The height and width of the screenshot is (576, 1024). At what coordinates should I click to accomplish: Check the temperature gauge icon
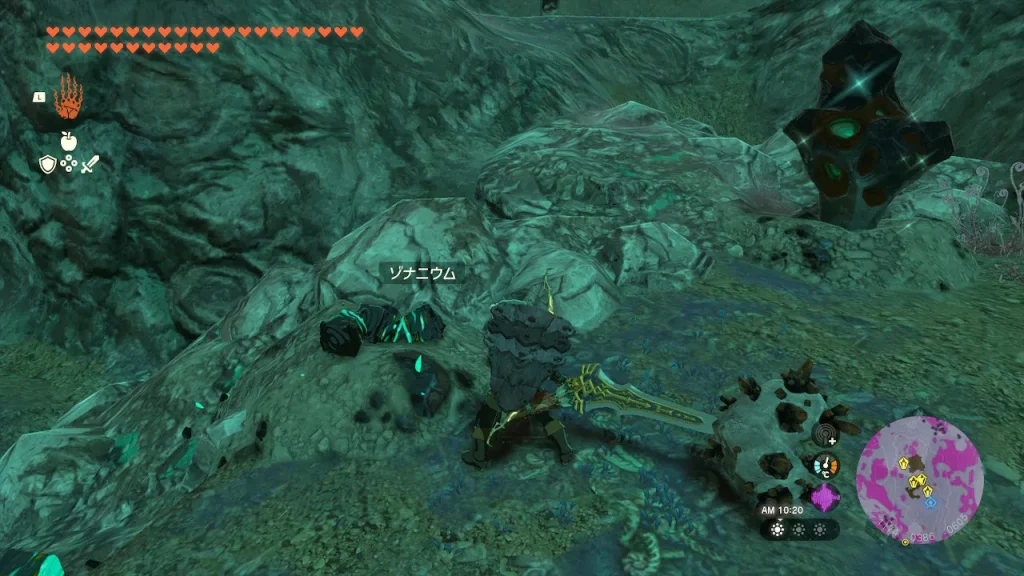[826, 466]
